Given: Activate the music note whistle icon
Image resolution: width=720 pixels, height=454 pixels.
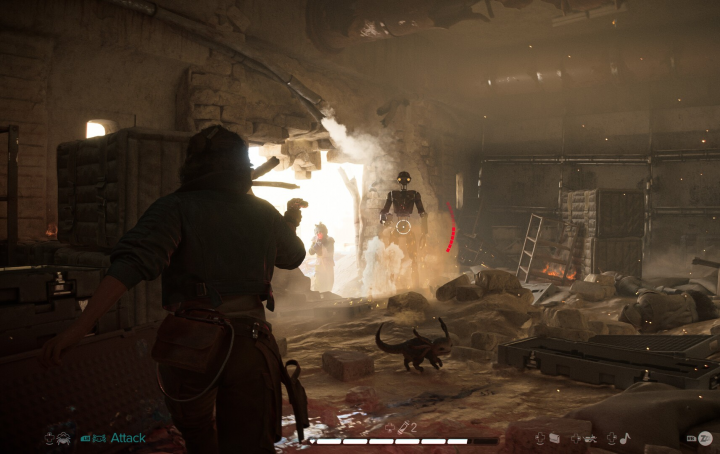Looking at the screenshot, I should (x=625, y=438).
